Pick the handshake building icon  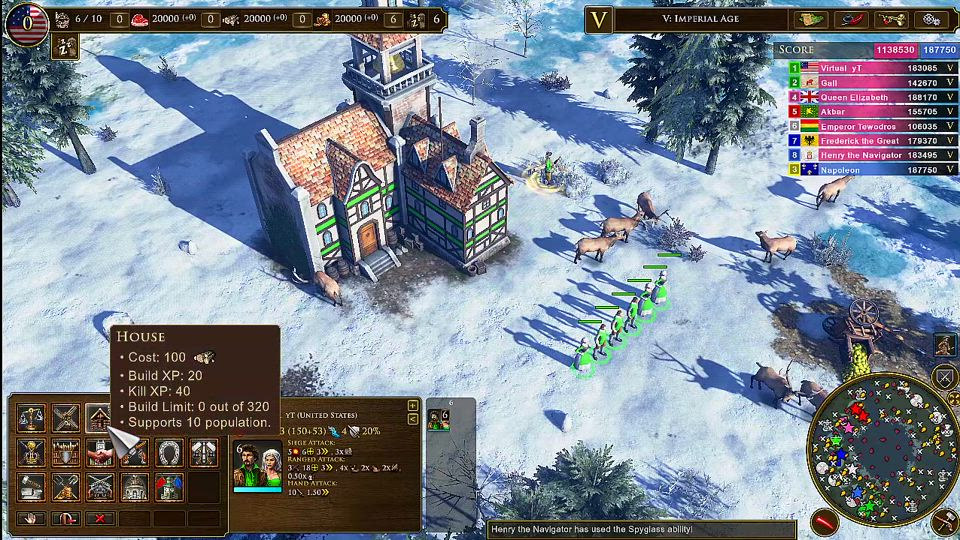pyautogui.click(x=99, y=452)
